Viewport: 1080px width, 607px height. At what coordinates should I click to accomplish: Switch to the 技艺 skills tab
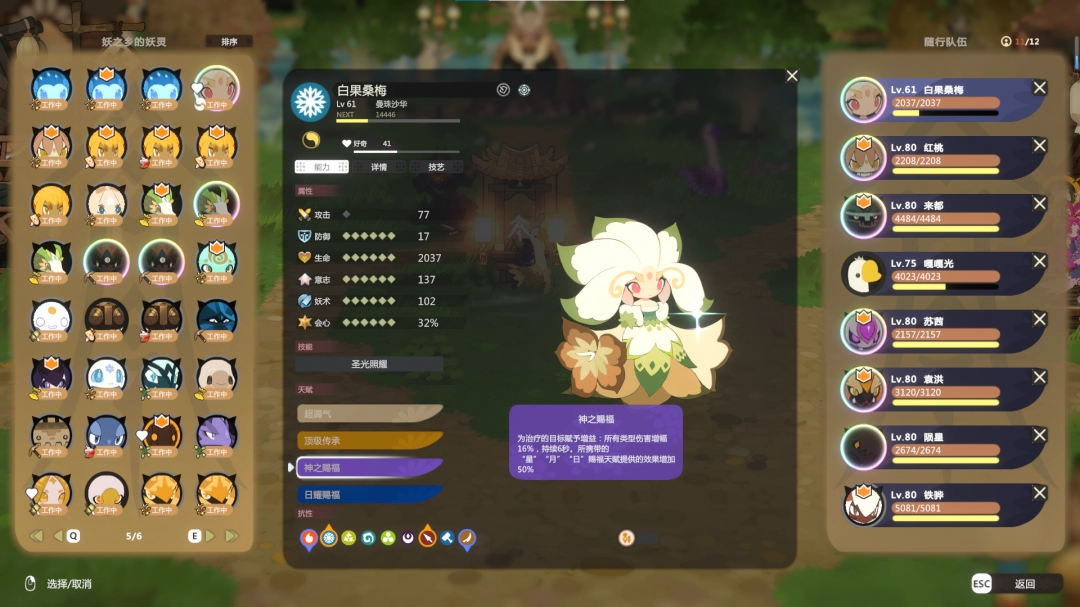tap(436, 167)
